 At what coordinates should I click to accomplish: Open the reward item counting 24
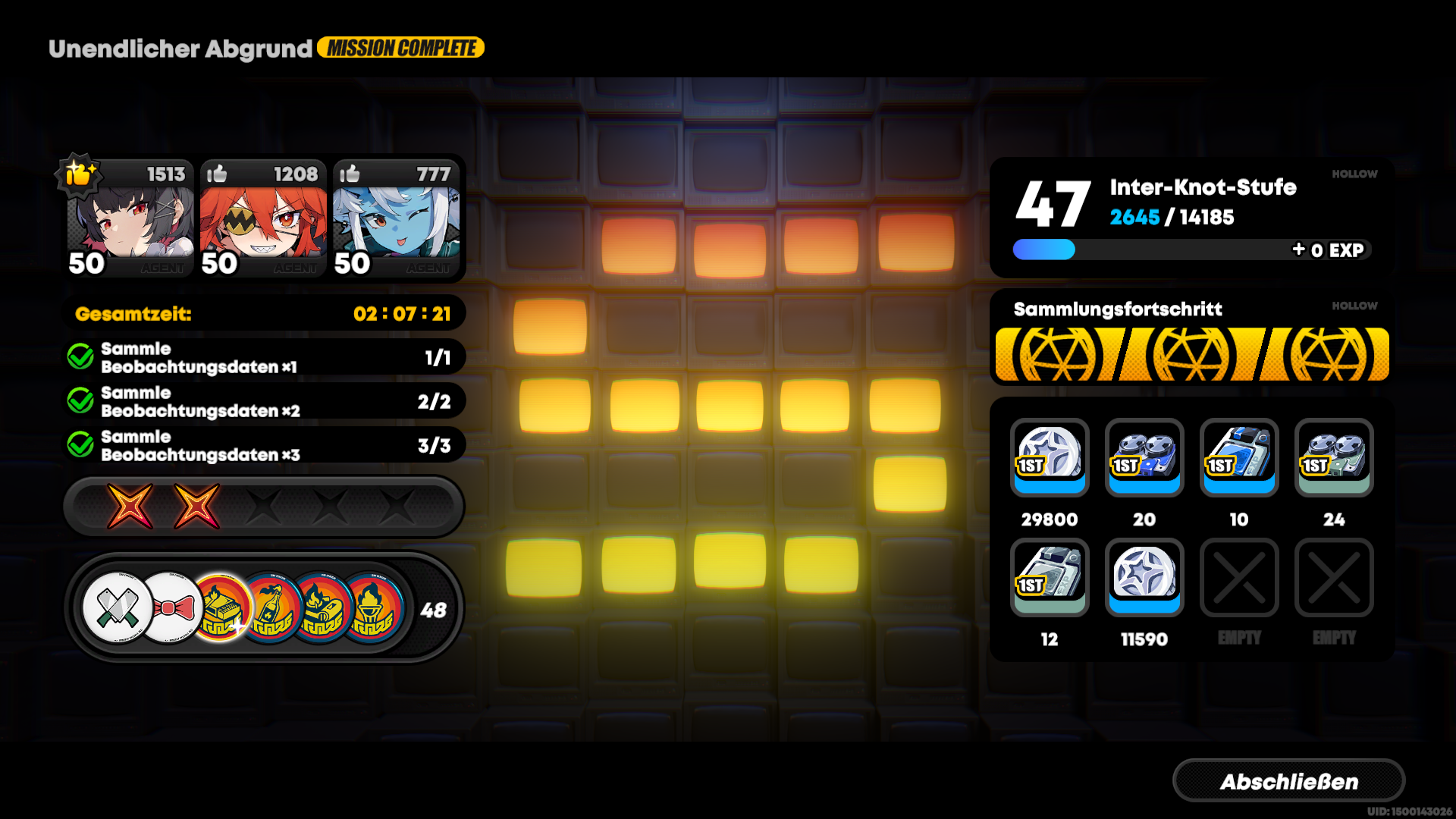1334,459
